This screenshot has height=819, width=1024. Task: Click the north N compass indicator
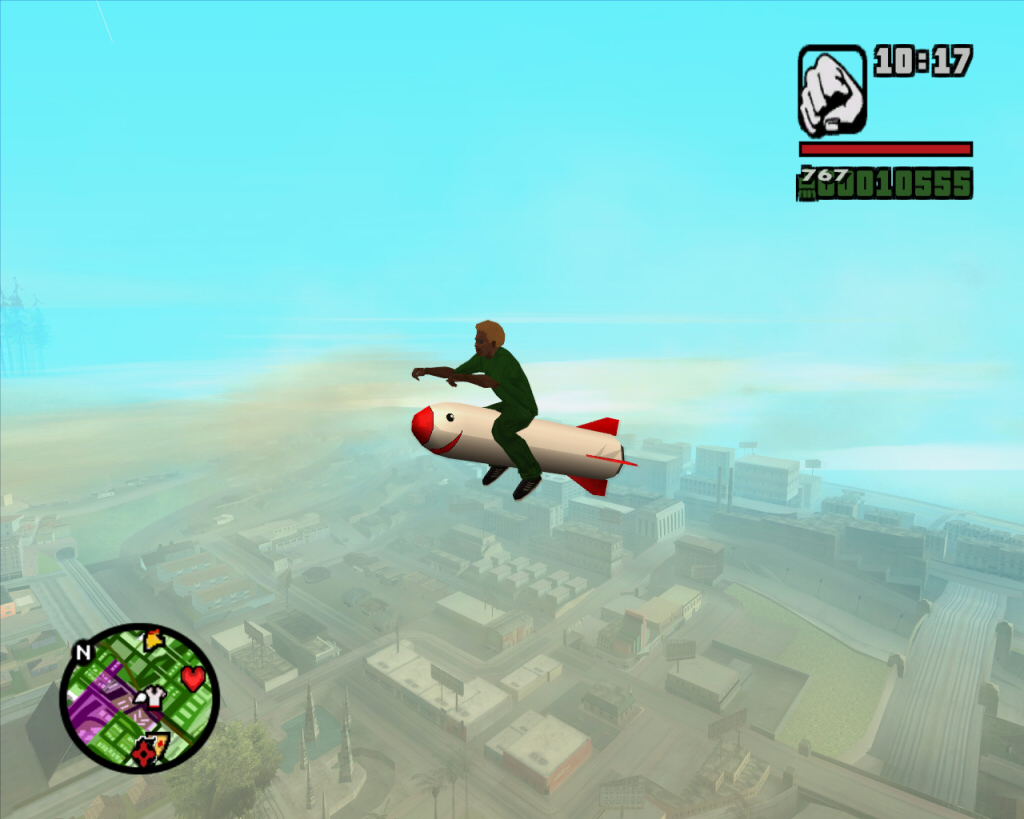83,652
